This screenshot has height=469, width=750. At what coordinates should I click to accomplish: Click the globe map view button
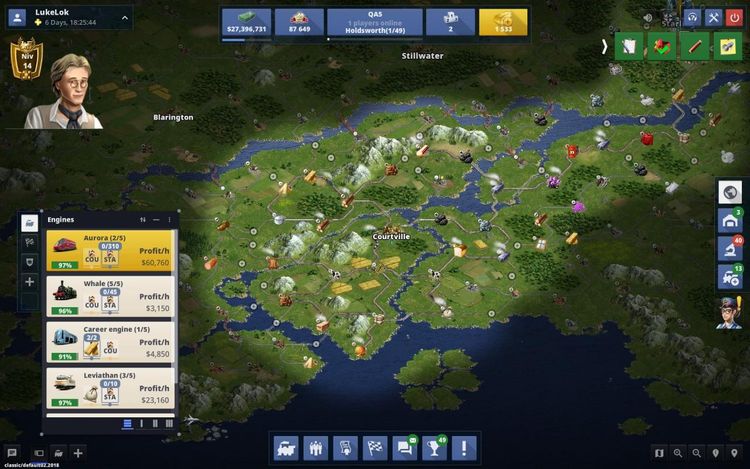point(729,192)
